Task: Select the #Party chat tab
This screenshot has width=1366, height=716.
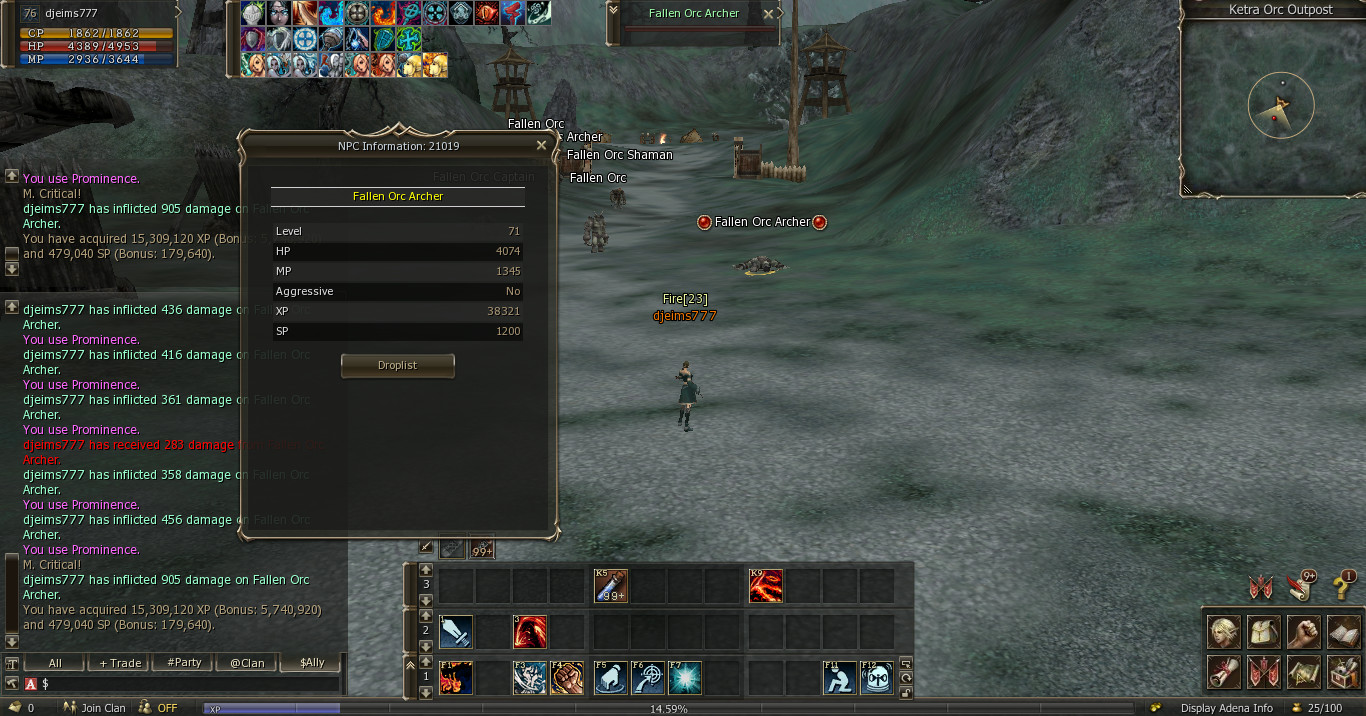Action: (184, 663)
